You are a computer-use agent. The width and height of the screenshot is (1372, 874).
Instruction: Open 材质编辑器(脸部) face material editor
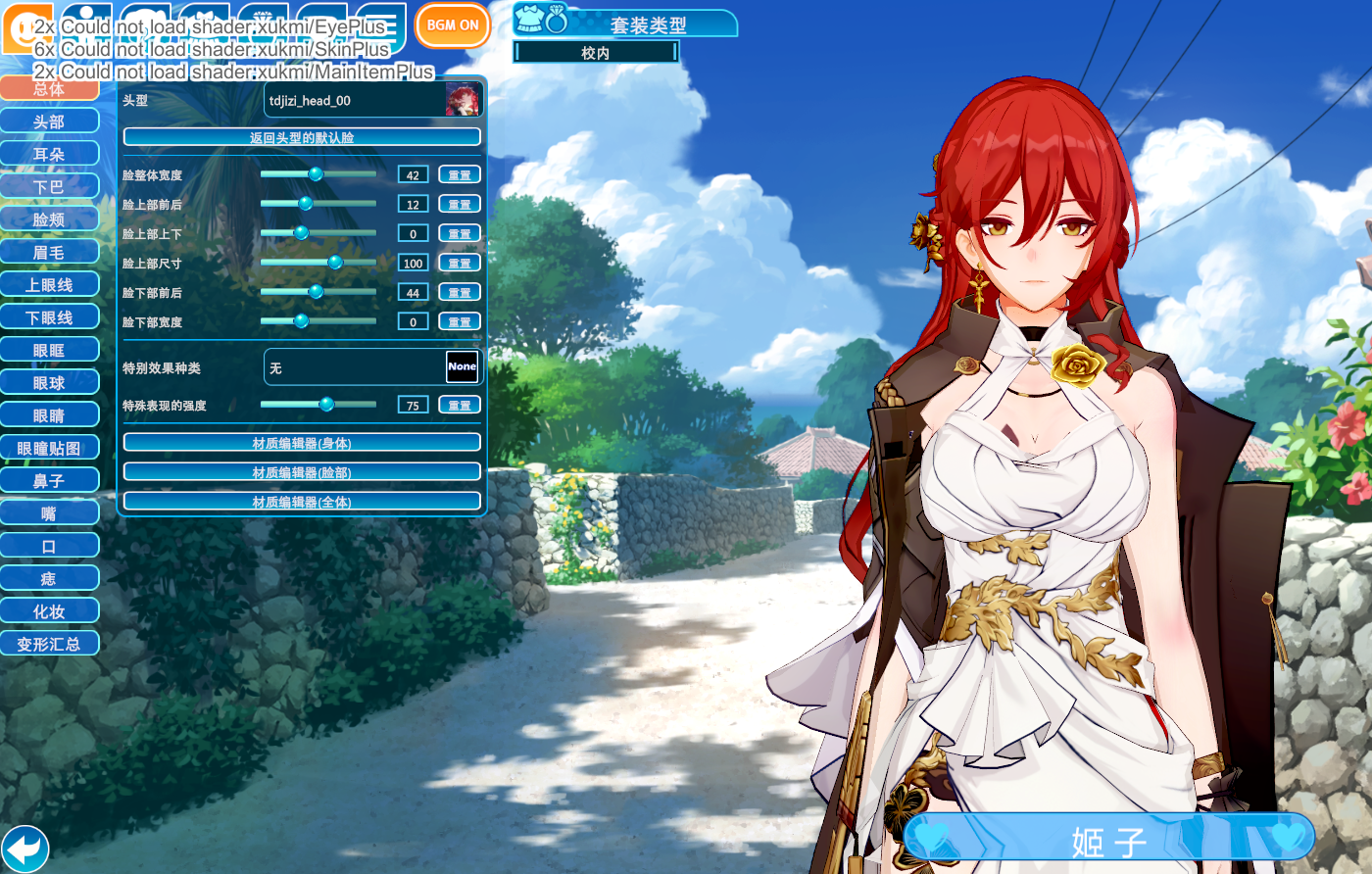(302, 472)
